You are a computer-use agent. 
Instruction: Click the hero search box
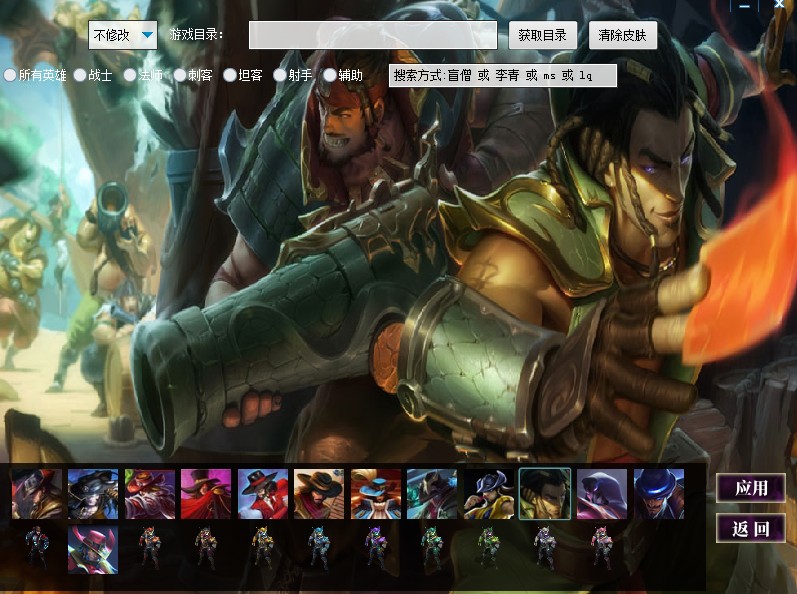point(502,75)
